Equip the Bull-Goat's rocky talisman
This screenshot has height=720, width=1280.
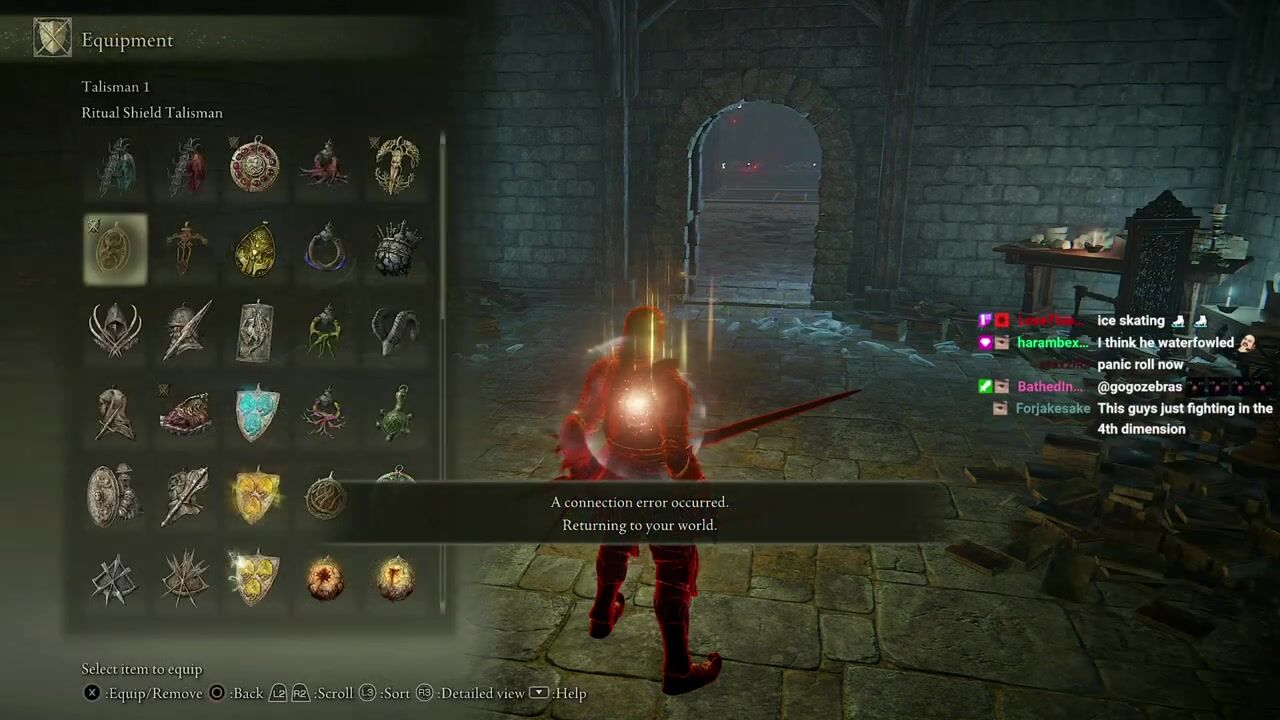click(x=395, y=249)
